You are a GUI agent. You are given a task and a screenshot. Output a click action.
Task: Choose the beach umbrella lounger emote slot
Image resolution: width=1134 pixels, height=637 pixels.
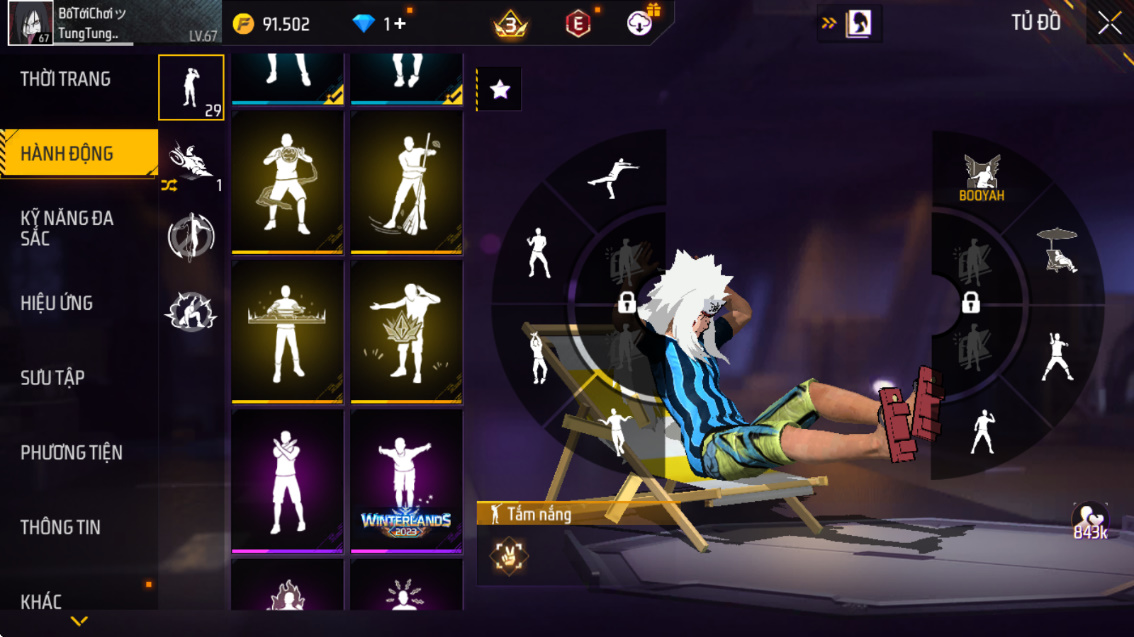(x=1058, y=251)
